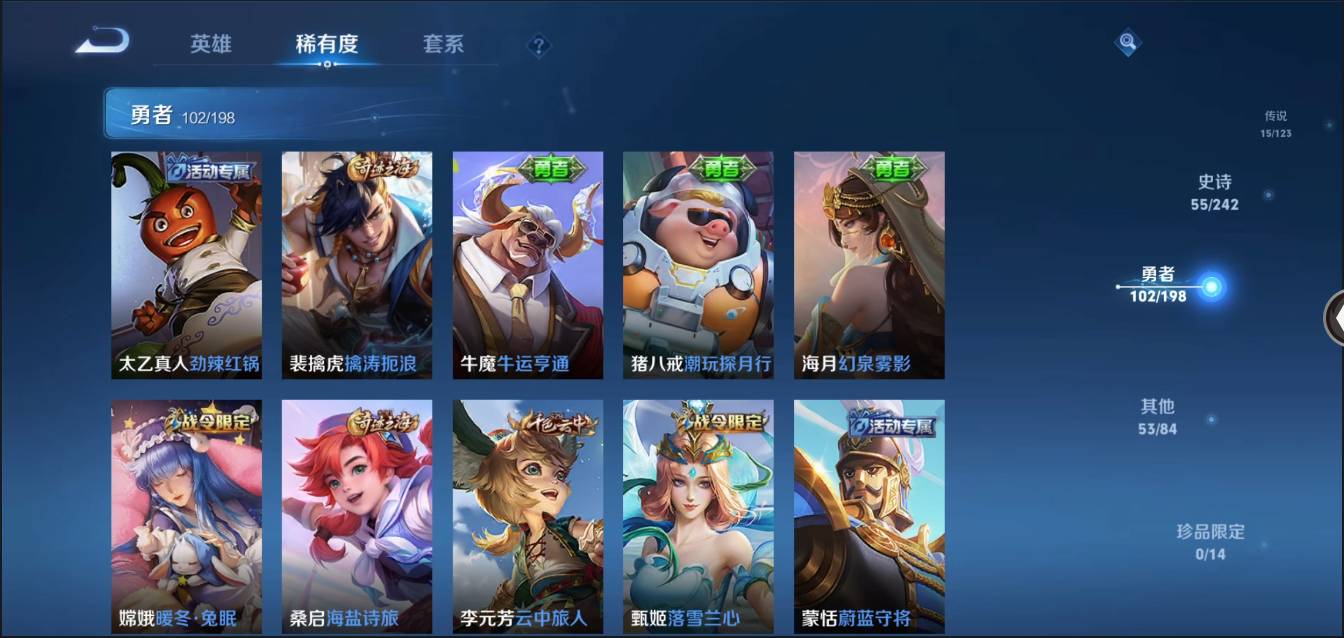Screen dimensions: 1344x638
Task: Select the 稀有度 tab
Action: (326, 44)
